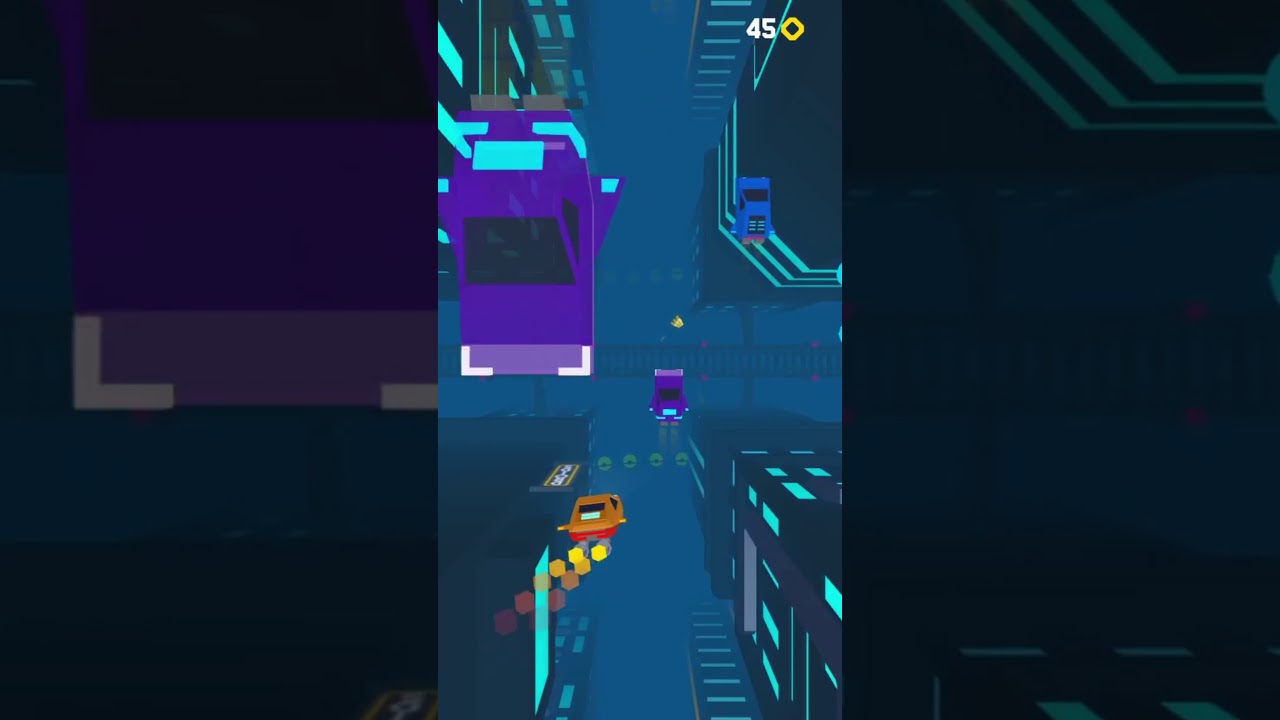1280x720 pixels.
Task: Tap the gem counter showing 45
Action: click(x=762, y=28)
